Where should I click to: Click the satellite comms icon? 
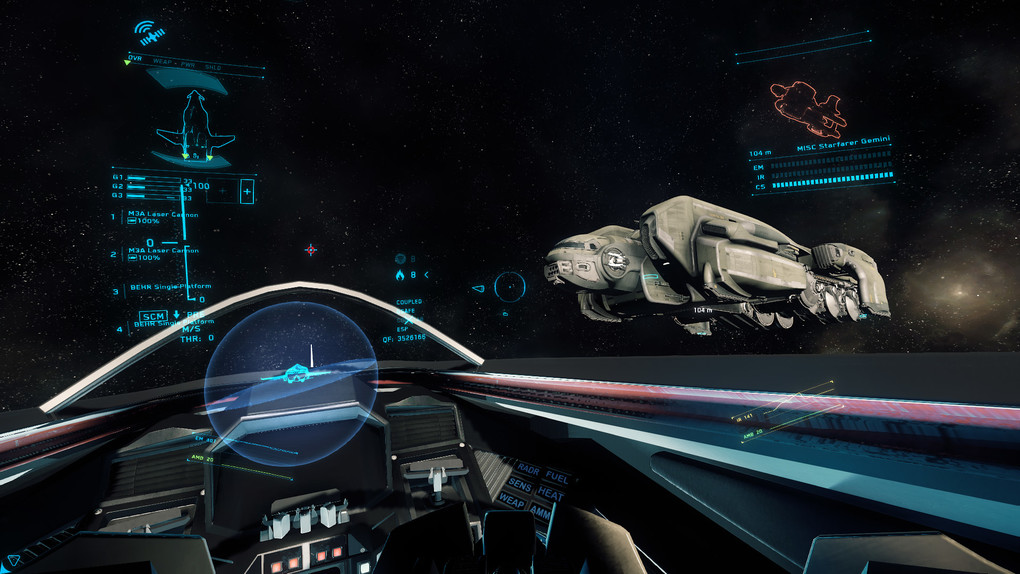(149, 33)
